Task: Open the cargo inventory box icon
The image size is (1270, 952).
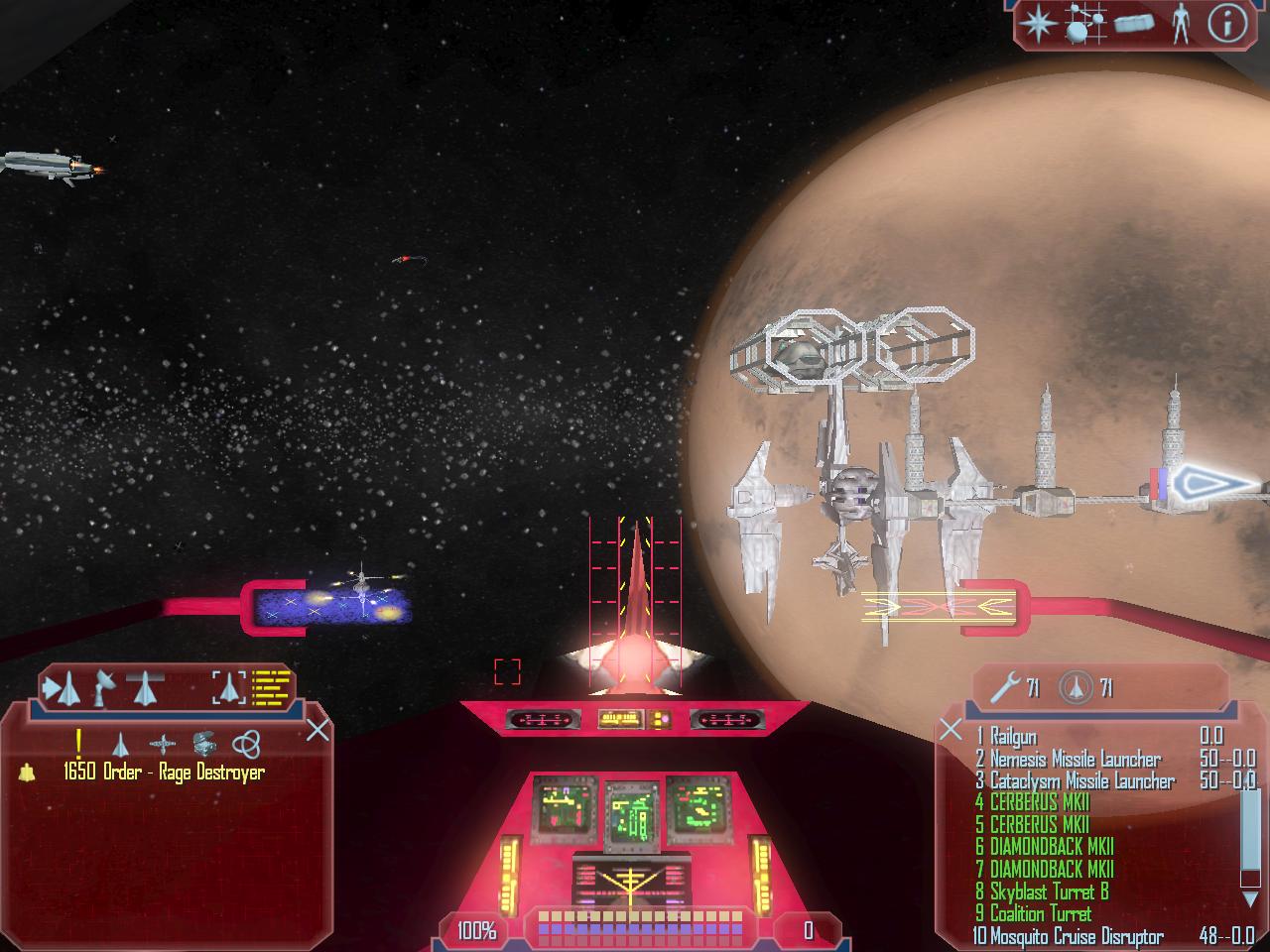Action: (x=1133, y=24)
